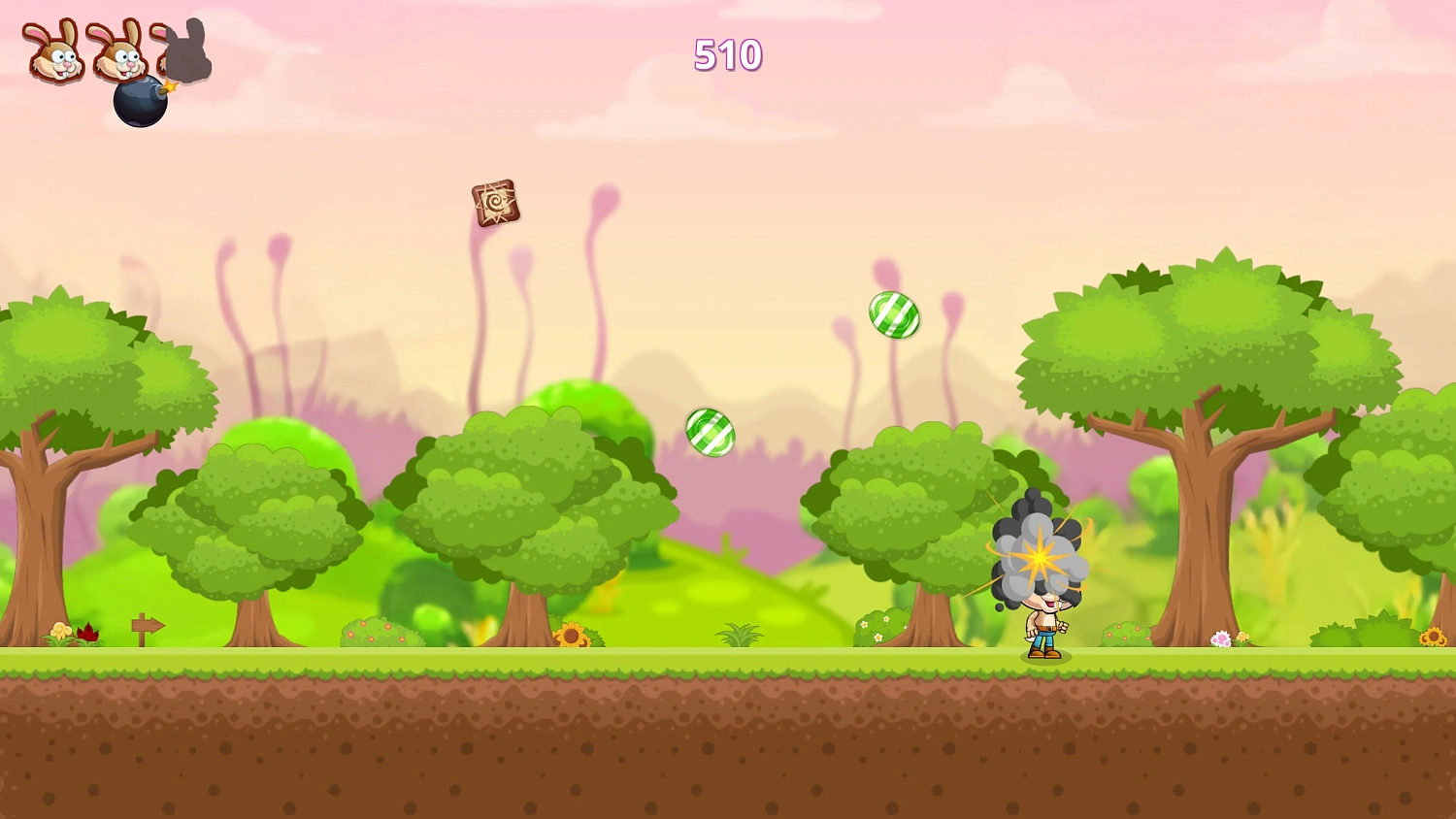Click the bomb power-up icon
The height and width of the screenshot is (819, 1456).
(139, 102)
